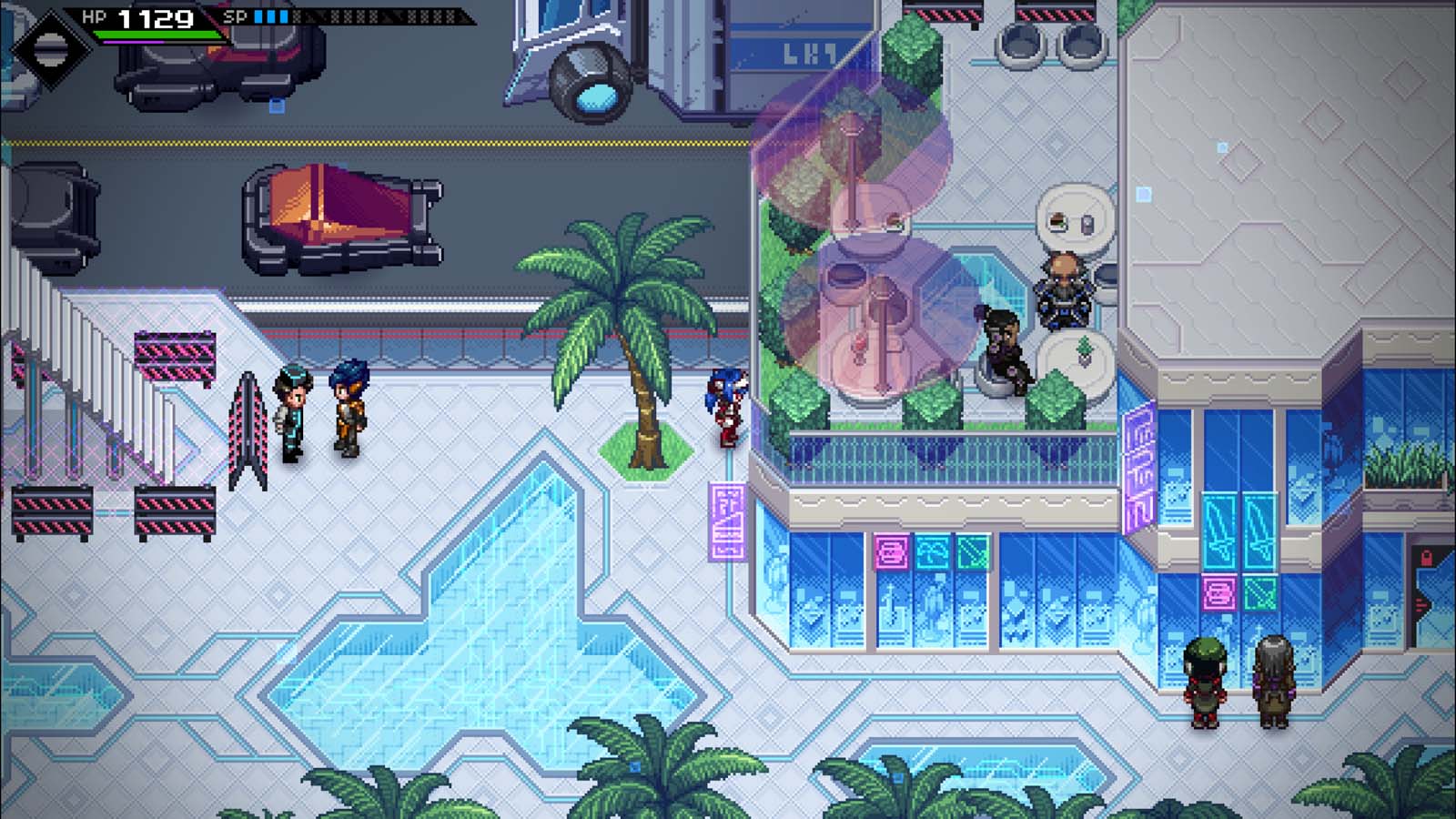Select the blue-haired character near the palm tree
This screenshot has width=1456, height=819.
tap(728, 409)
